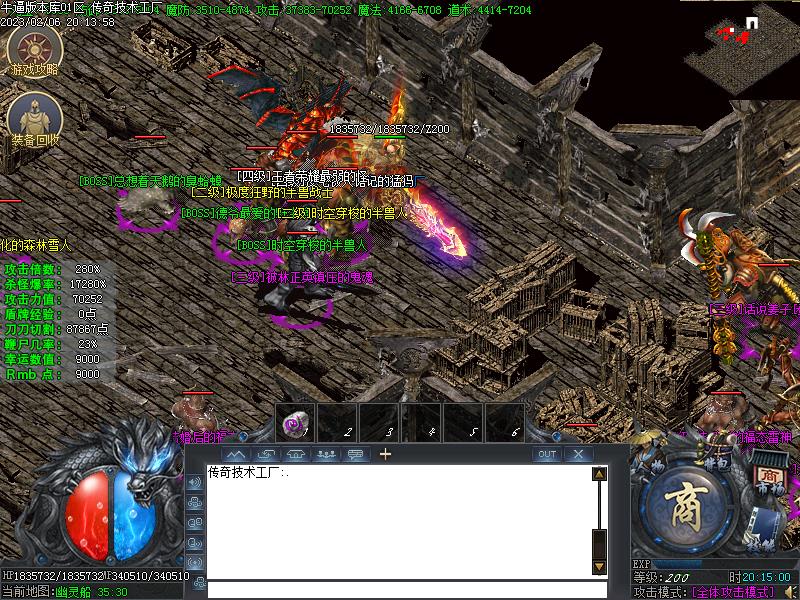Open the 游戏攻略 game guide icon

pyautogui.click(x=34, y=50)
